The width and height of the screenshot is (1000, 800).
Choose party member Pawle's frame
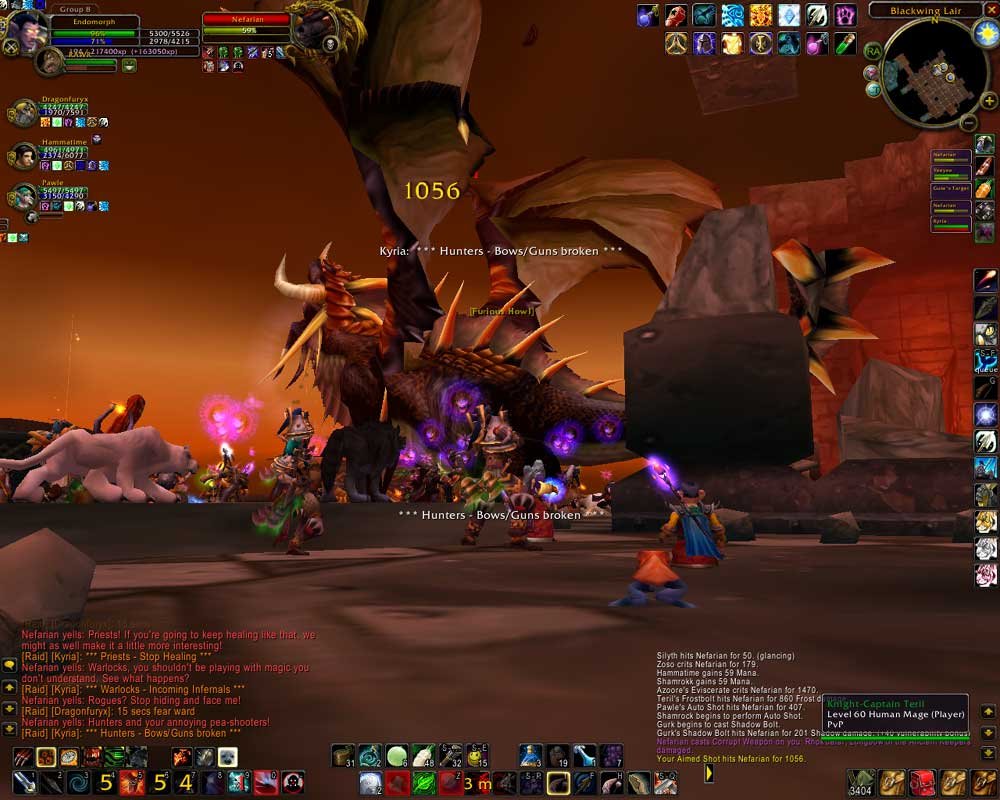[24, 195]
